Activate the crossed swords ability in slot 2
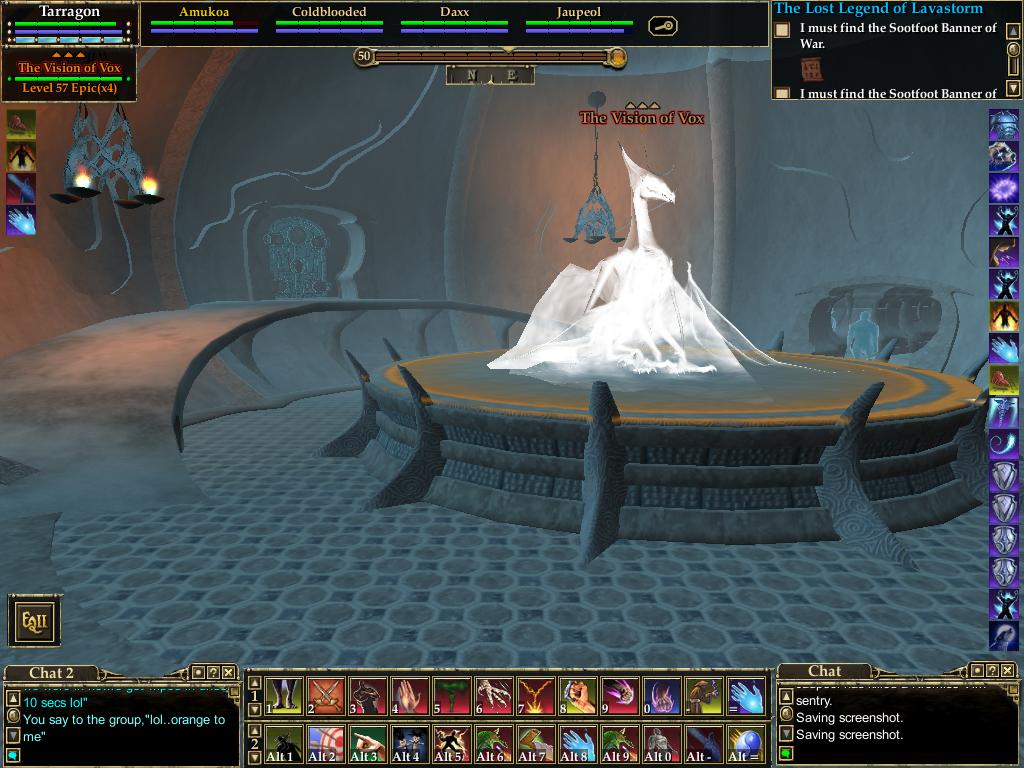The height and width of the screenshot is (768, 1024). click(326, 696)
